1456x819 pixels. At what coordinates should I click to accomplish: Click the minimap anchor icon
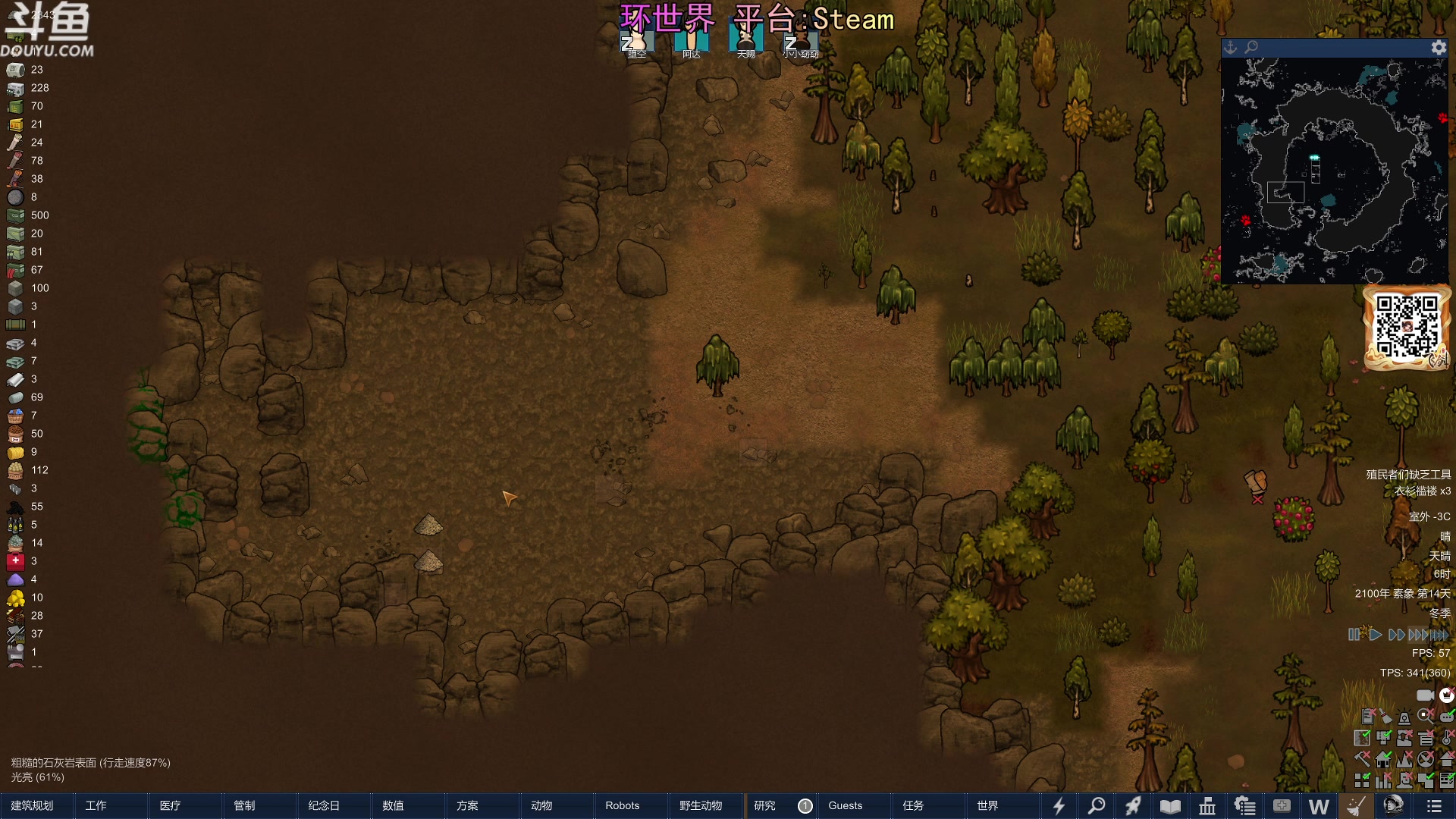[1231, 48]
